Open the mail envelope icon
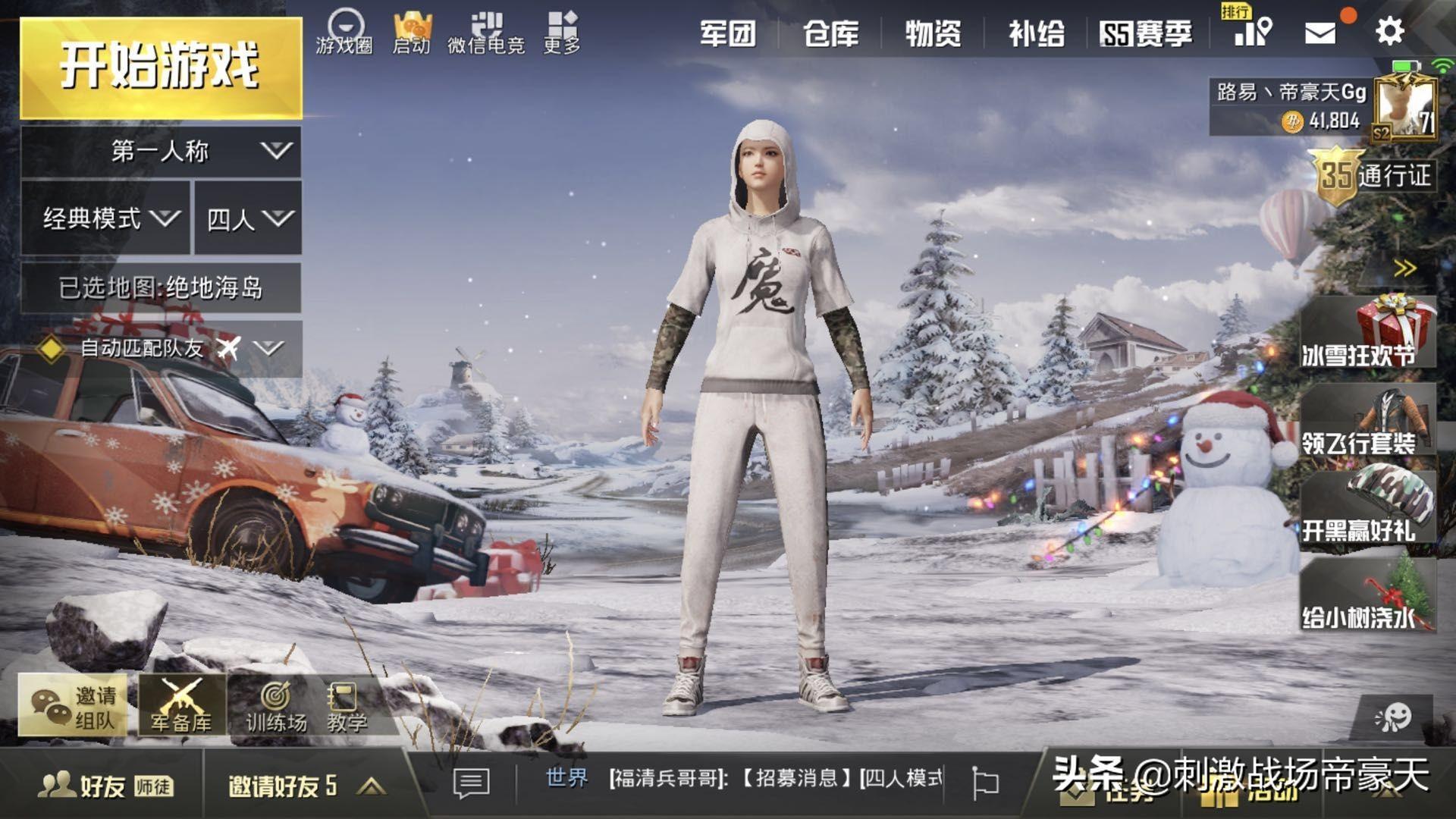Screen dimensions: 1456x819 point(1319,33)
